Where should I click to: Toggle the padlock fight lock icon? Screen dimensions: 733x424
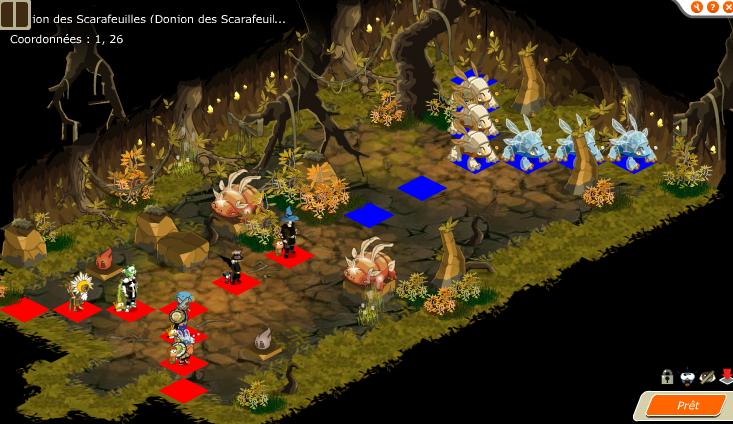667,377
